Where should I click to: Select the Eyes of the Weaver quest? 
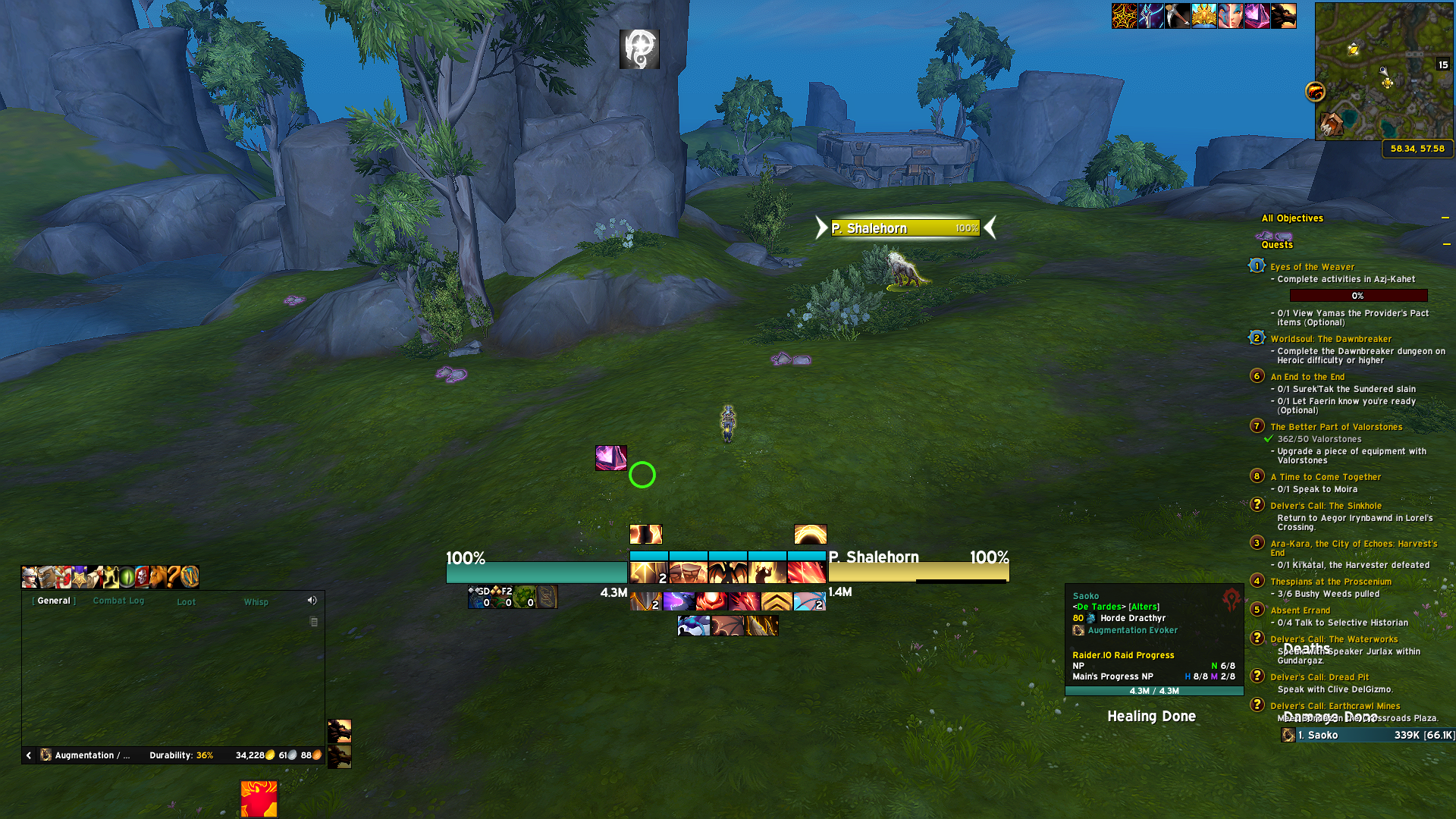point(1312,267)
